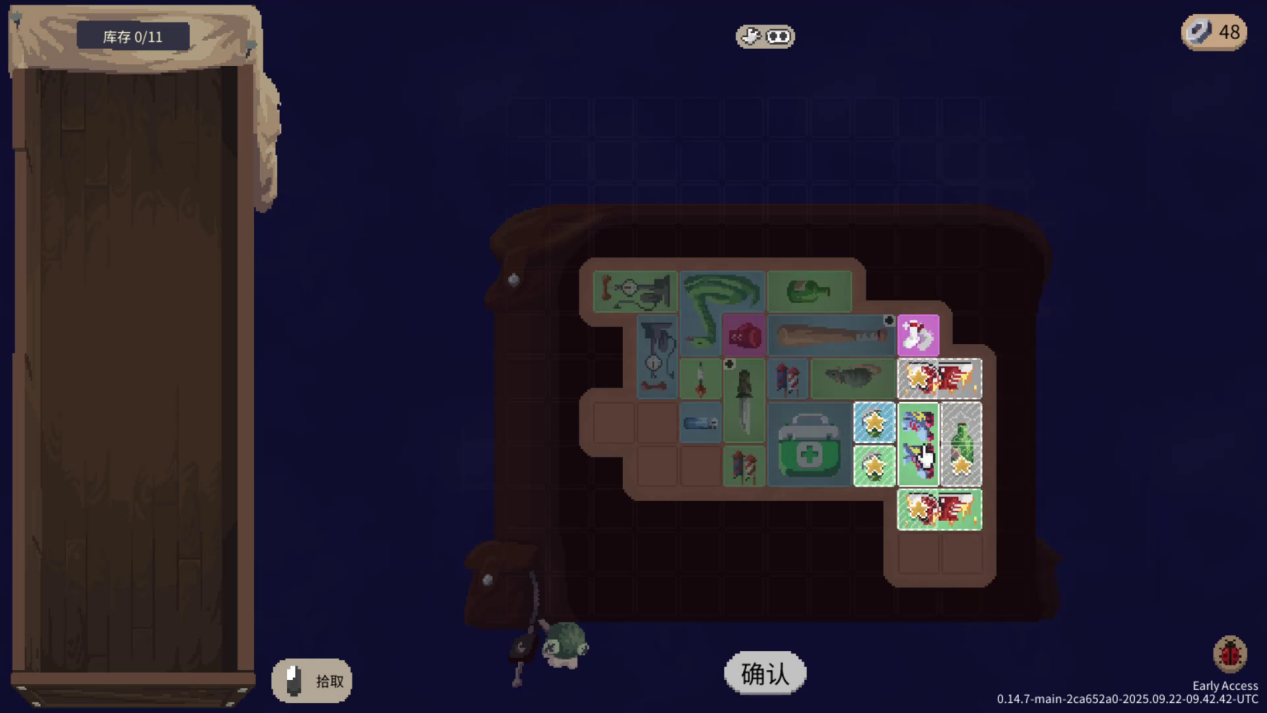Image resolution: width=1267 pixels, height=713 pixels.
Task: Select the red boxing glove
Action: click(744, 335)
